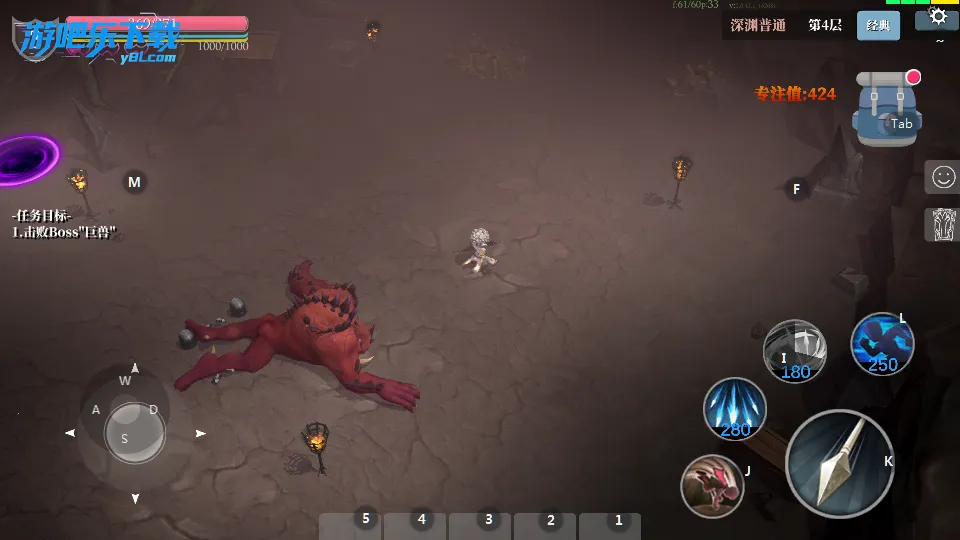Activate the slash skill costing 180

(x=794, y=350)
